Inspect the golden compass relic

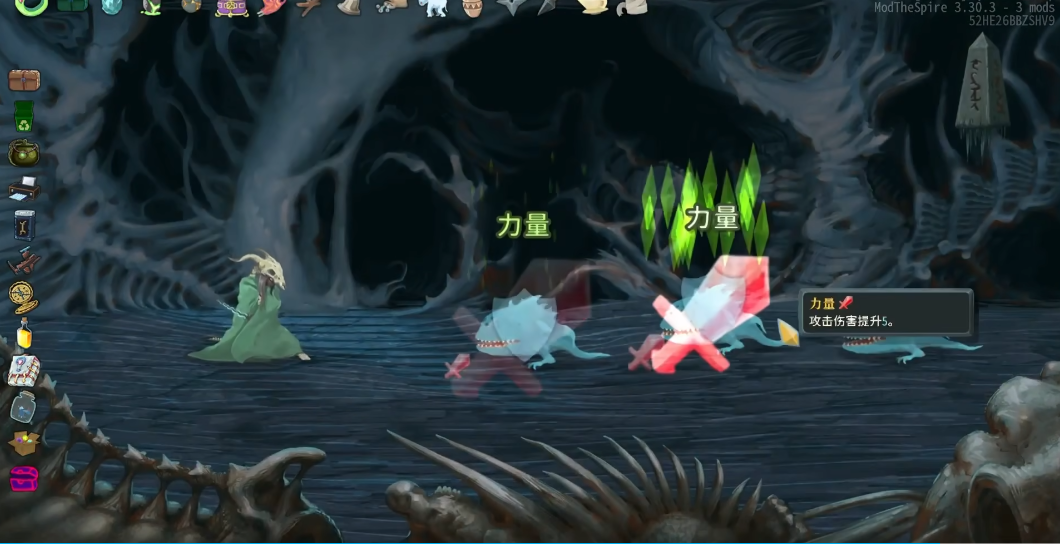[x=23, y=296]
